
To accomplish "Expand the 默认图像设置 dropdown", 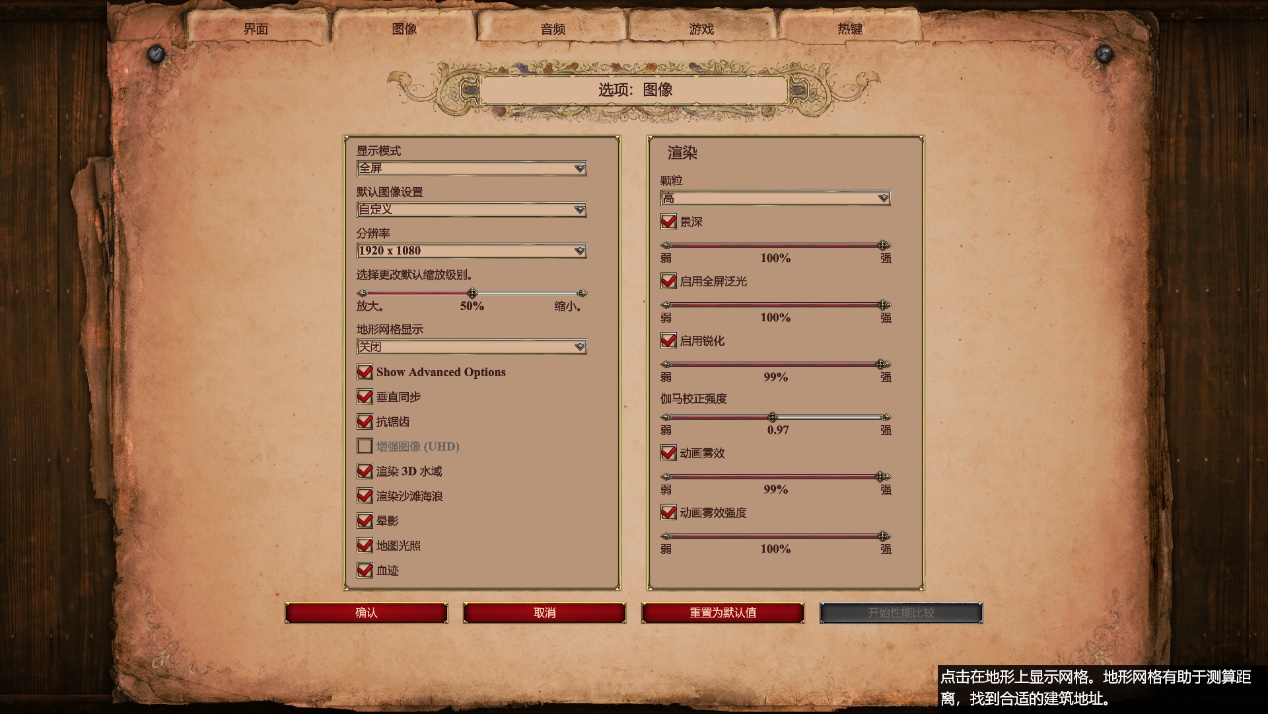I will tap(471, 210).
